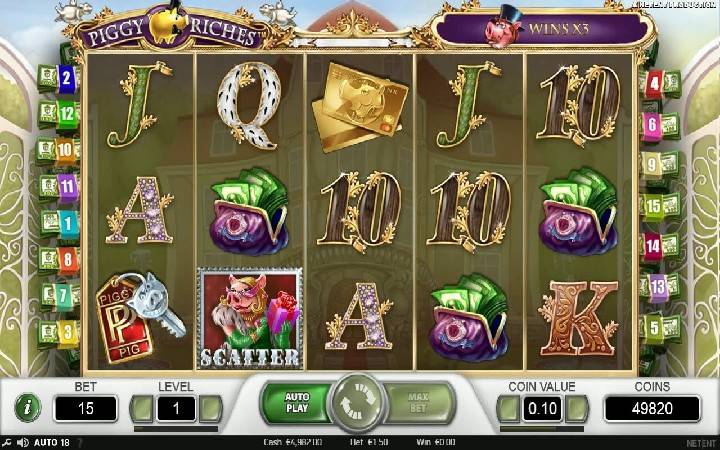The width and height of the screenshot is (720, 450).
Task: Increase the bet level
Action: click(210, 408)
